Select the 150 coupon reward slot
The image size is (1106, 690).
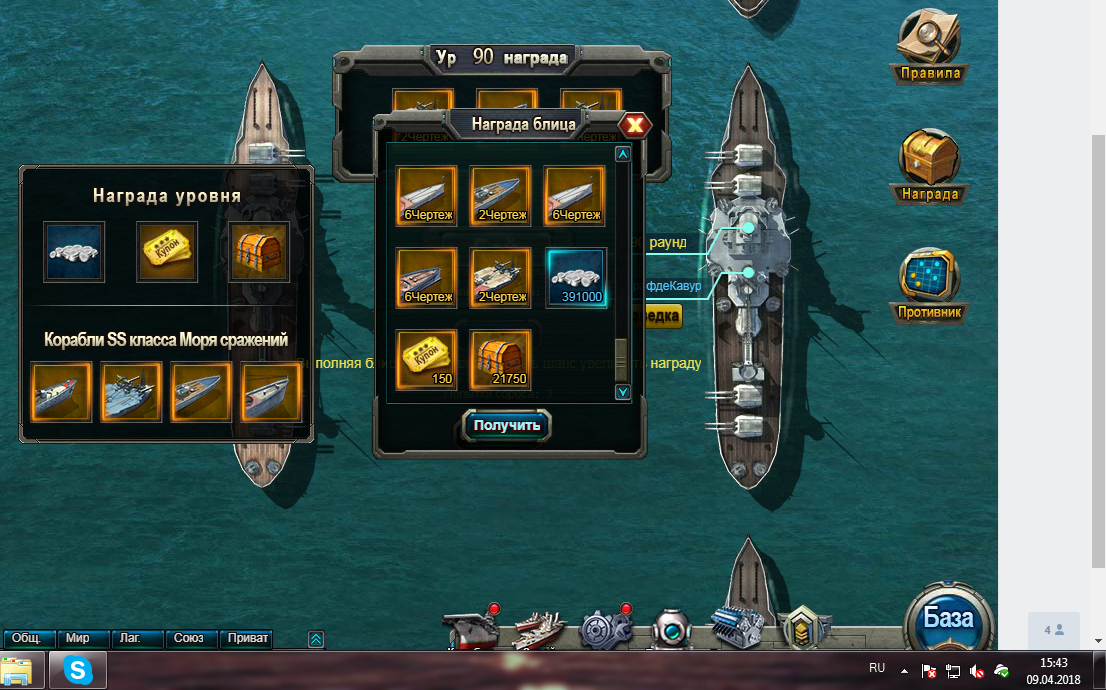coord(427,359)
